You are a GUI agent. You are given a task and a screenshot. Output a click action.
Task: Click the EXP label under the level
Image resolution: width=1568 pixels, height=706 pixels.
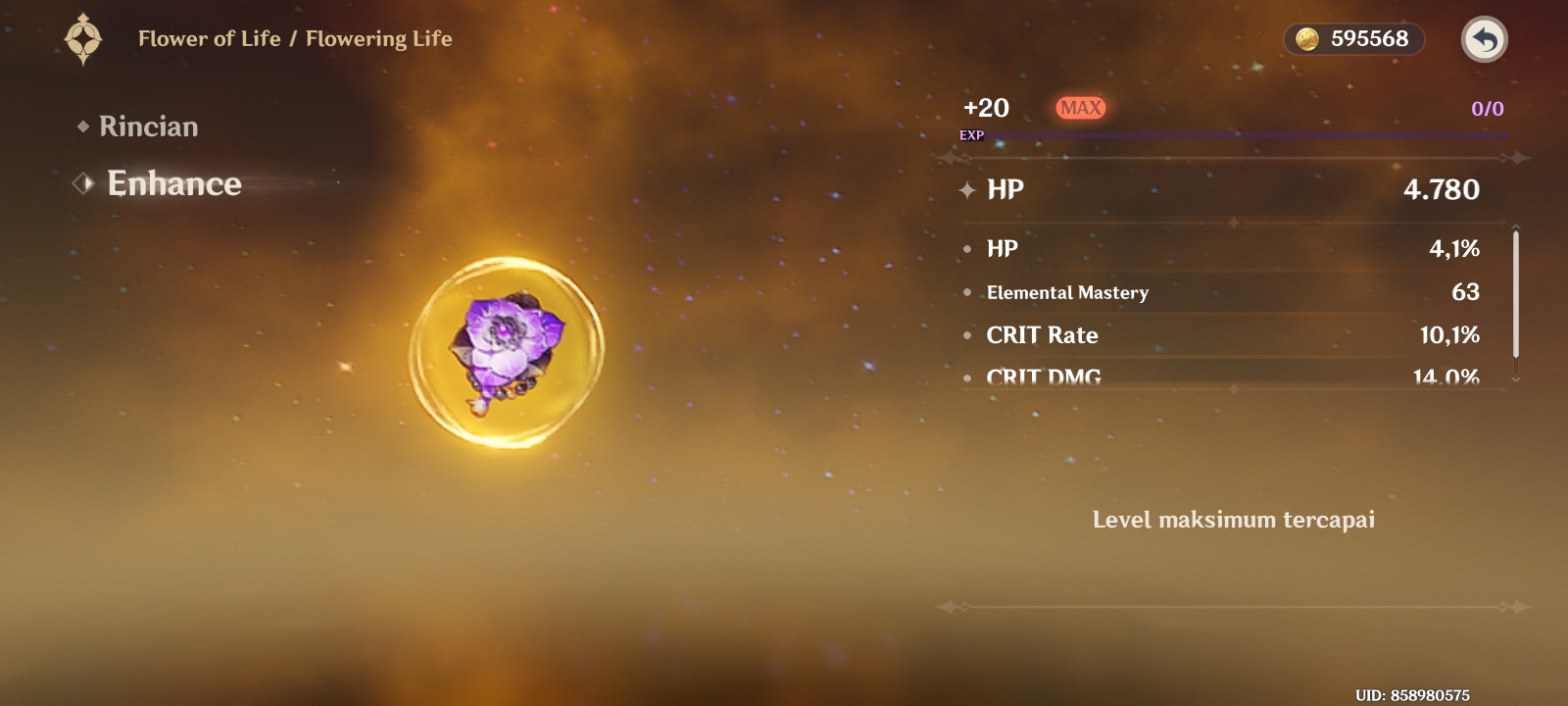click(971, 136)
